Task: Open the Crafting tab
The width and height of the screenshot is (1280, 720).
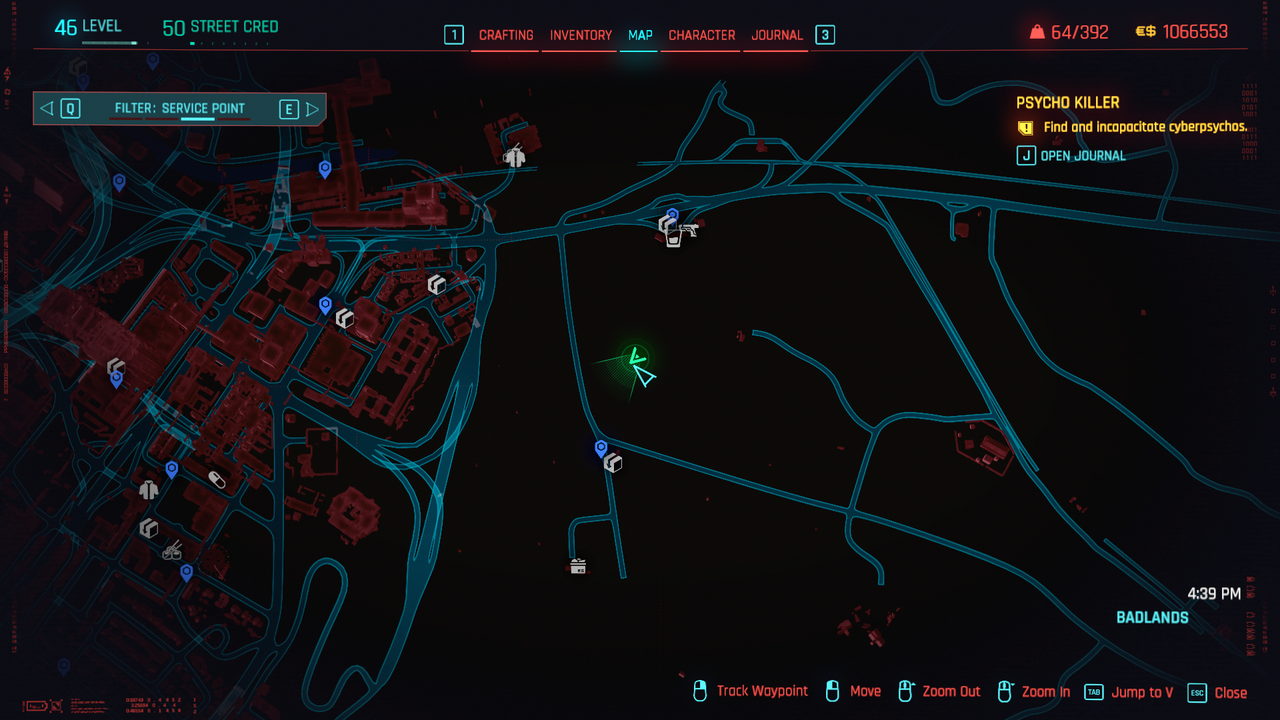Action: (506, 35)
